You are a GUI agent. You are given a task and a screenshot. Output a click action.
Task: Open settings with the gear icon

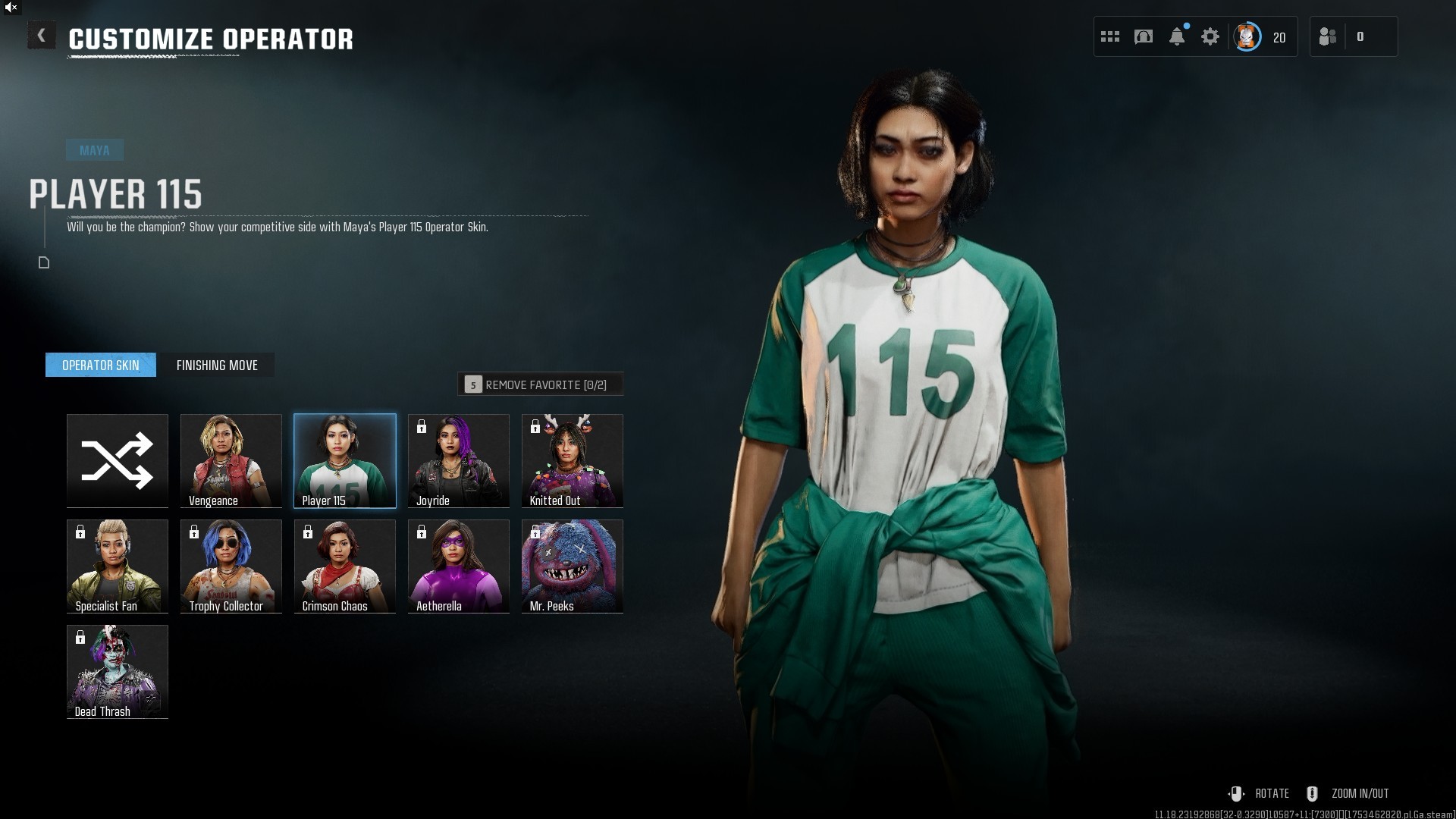click(1210, 36)
